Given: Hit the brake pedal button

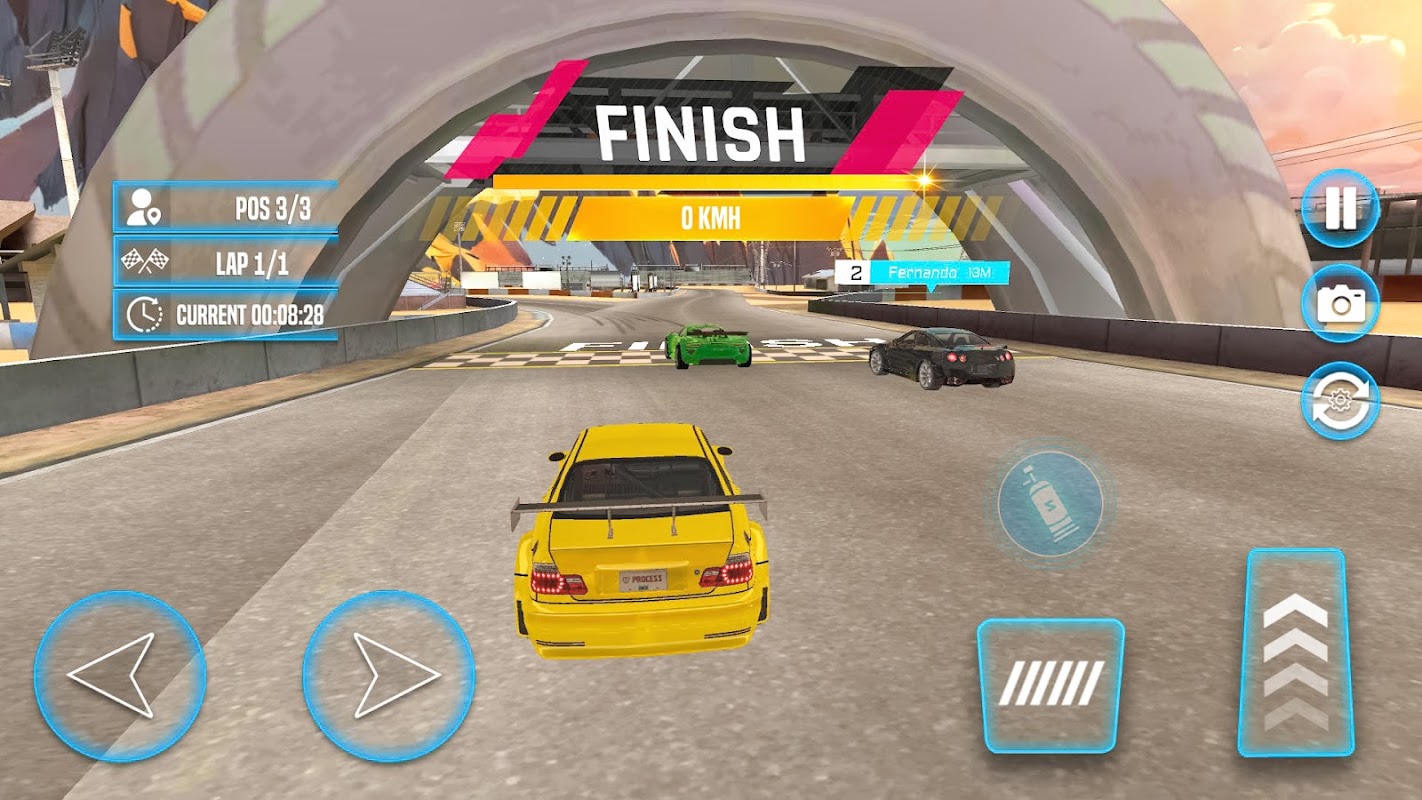Looking at the screenshot, I should pyautogui.click(x=1050, y=685).
